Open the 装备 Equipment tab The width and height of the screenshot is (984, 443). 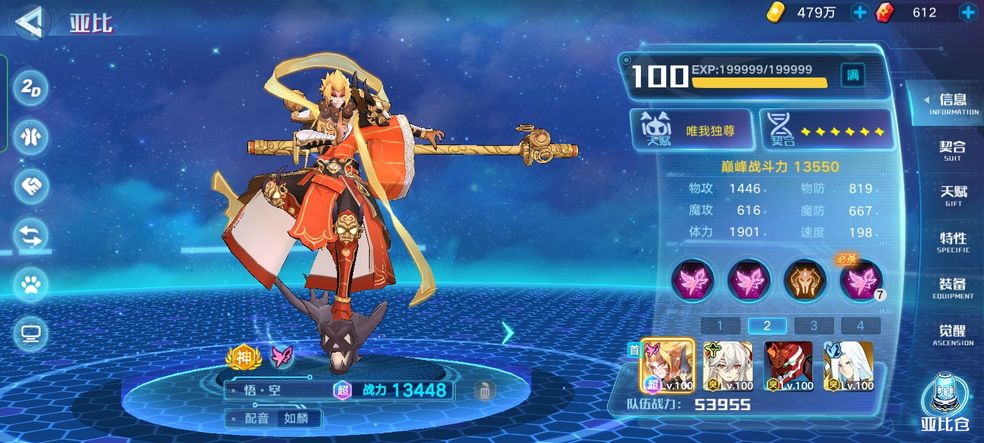click(x=952, y=288)
